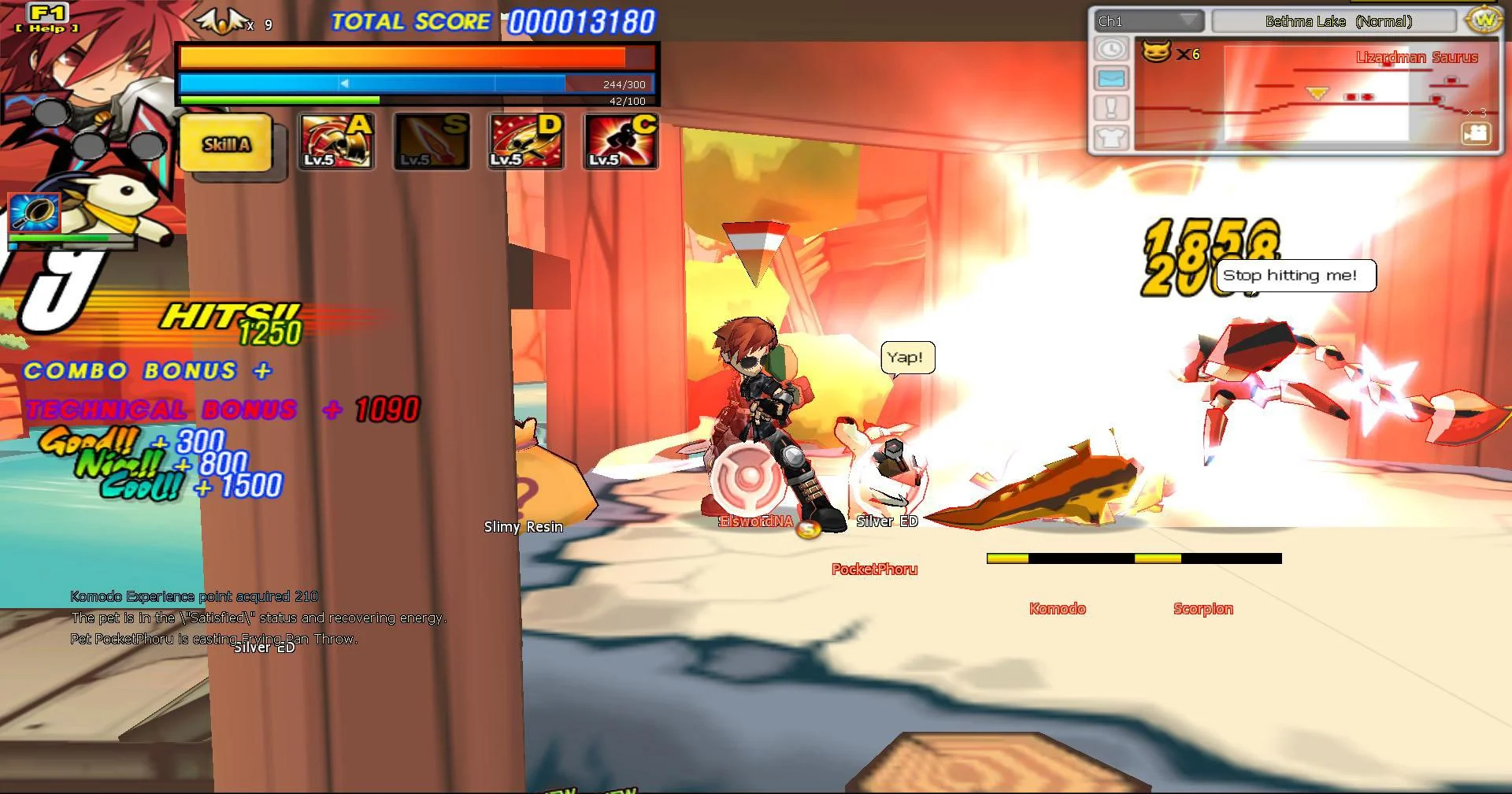Click the yellow player marker on the minimap
Screen dimensions: 1512x794
[x=1316, y=92]
